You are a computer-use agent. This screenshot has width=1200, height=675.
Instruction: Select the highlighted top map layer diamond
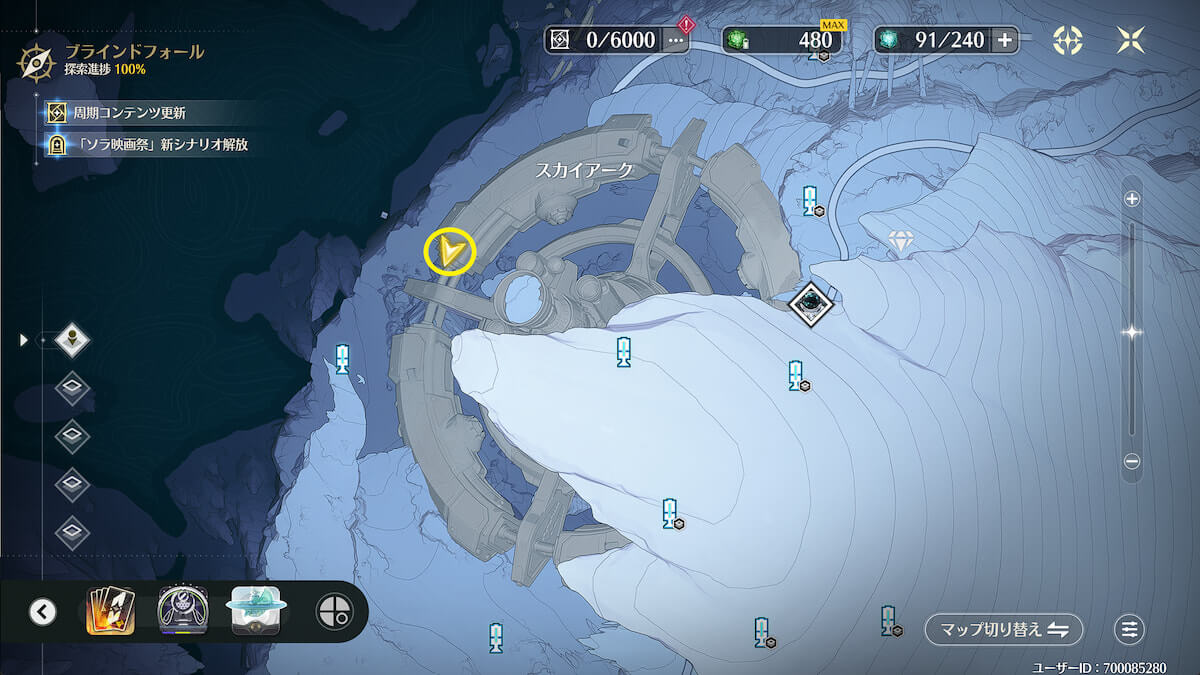tap(72, 340)
